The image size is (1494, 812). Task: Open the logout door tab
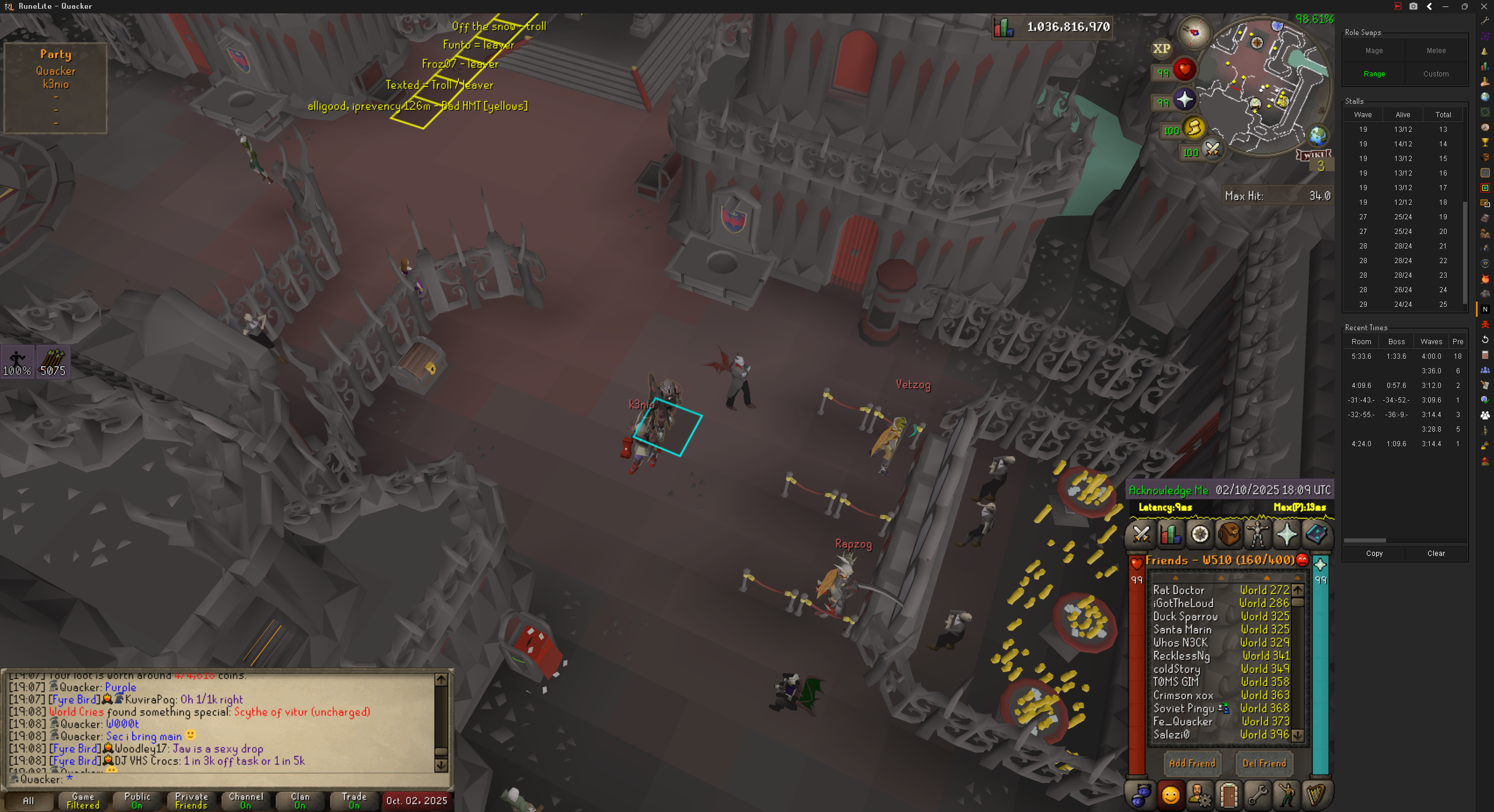click(x=1228, y=795)
